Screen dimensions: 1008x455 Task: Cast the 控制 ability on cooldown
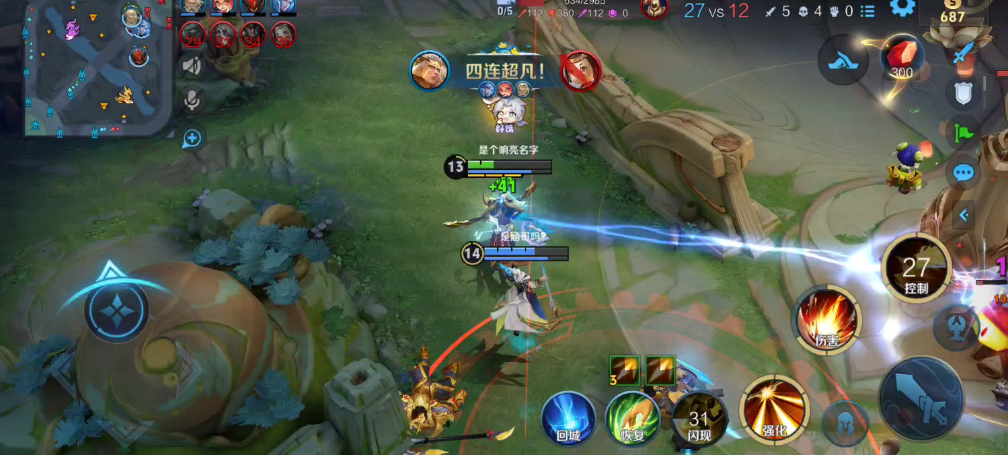pos(916,268)
